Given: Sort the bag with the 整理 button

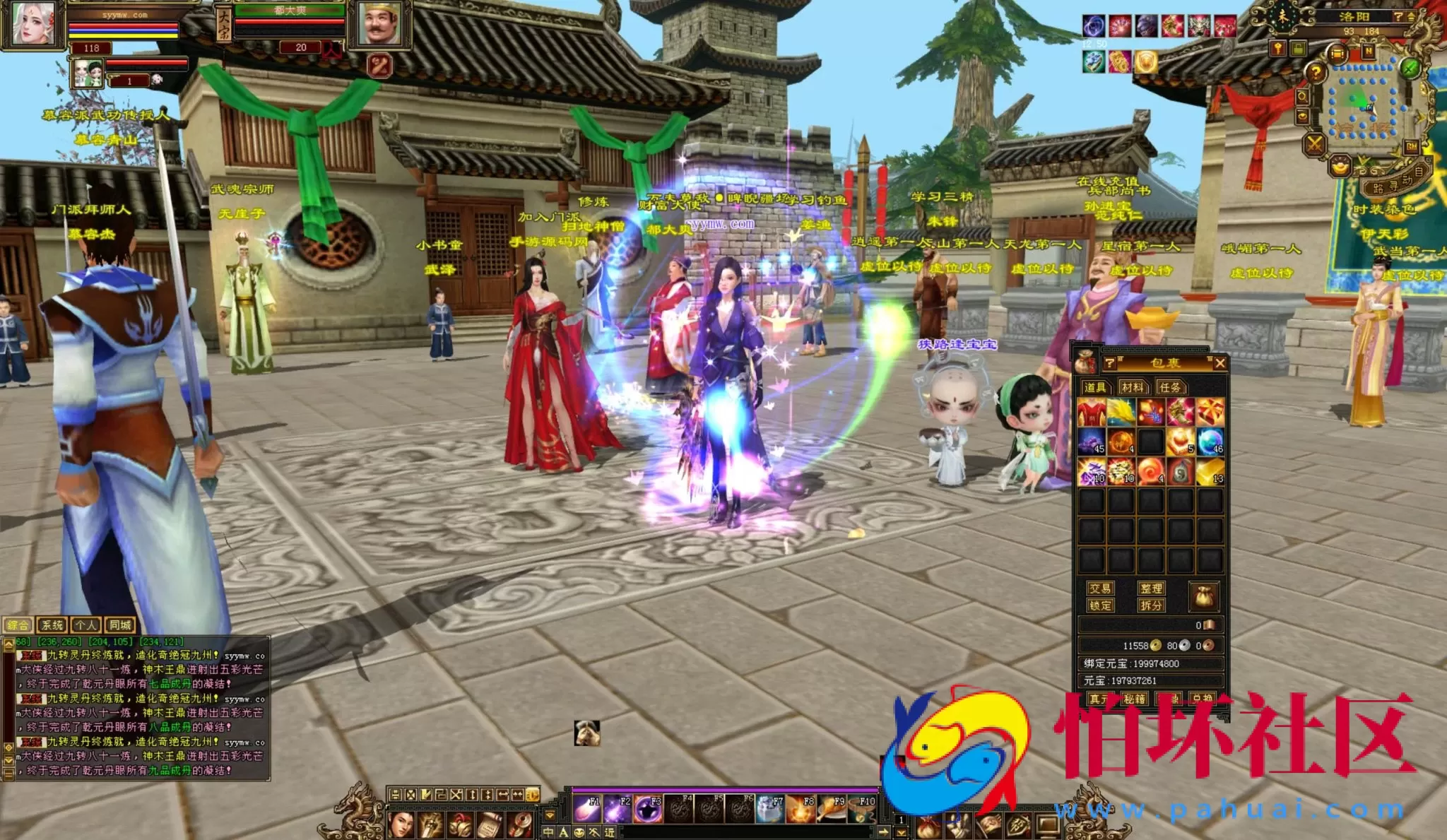Looking at the screenshot, I should click(1151, 588).
